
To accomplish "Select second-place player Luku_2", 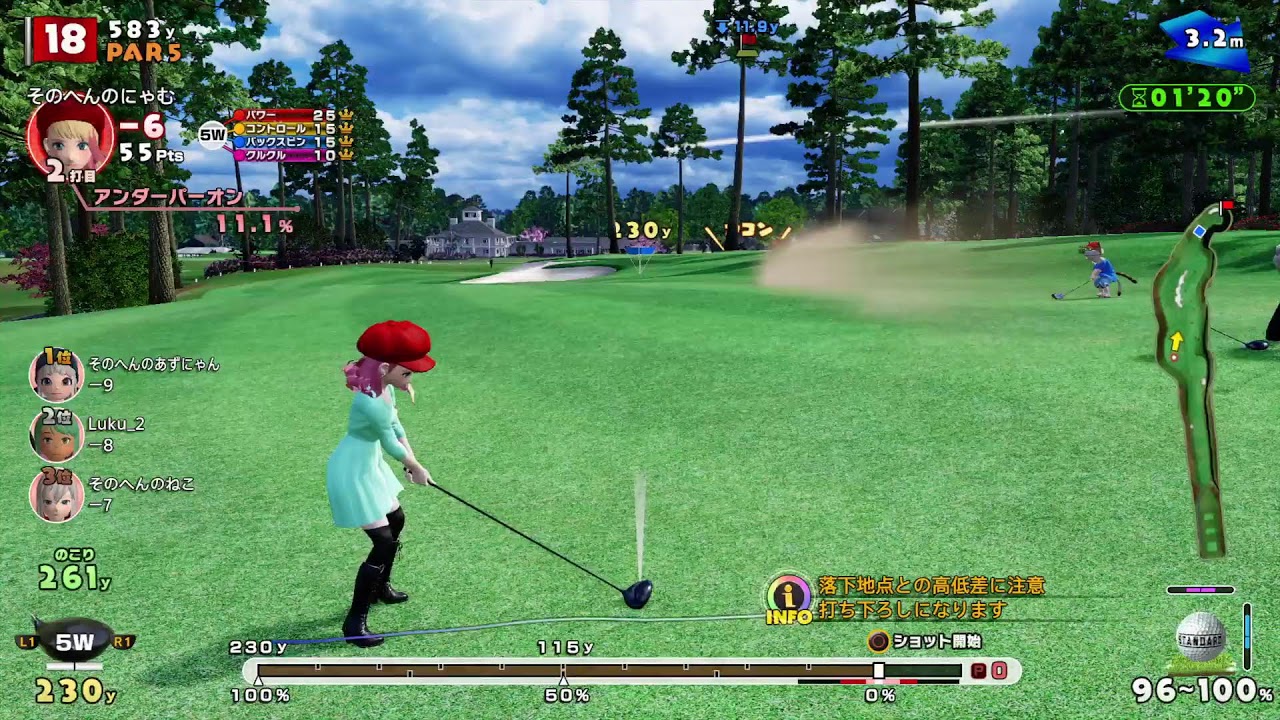I will tap(56, 434).
